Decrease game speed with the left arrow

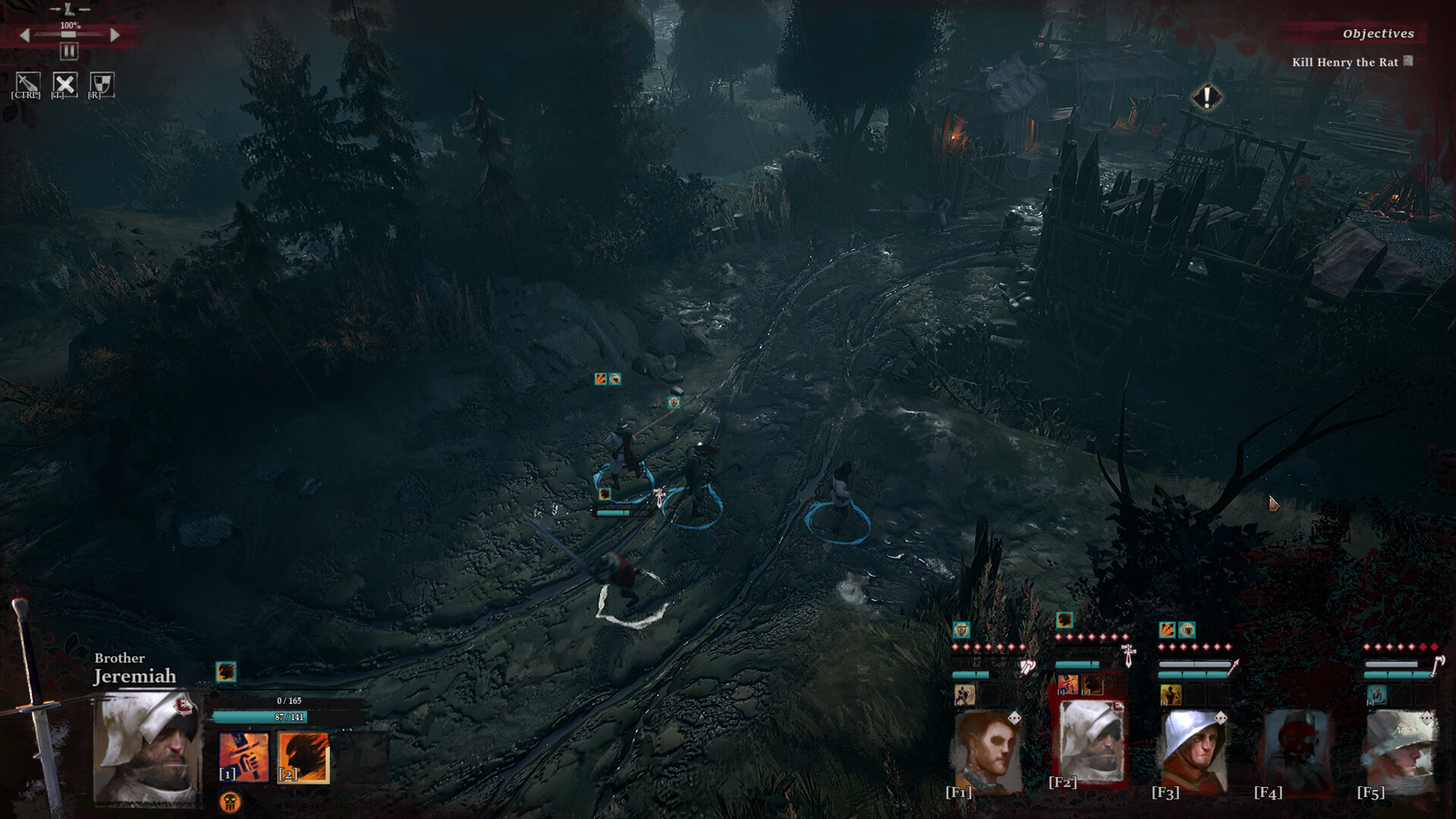25,35
